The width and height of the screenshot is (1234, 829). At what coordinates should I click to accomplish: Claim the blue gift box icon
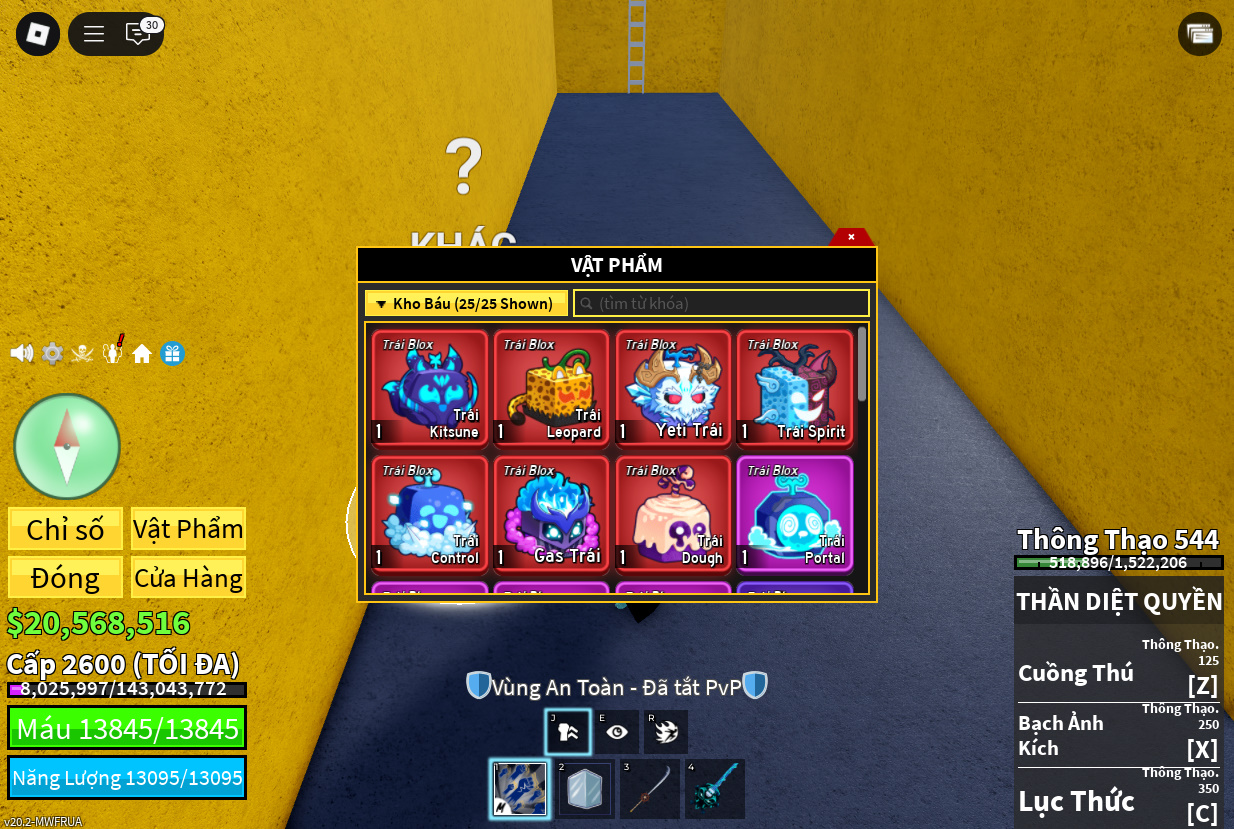click(x=173, y=353)
